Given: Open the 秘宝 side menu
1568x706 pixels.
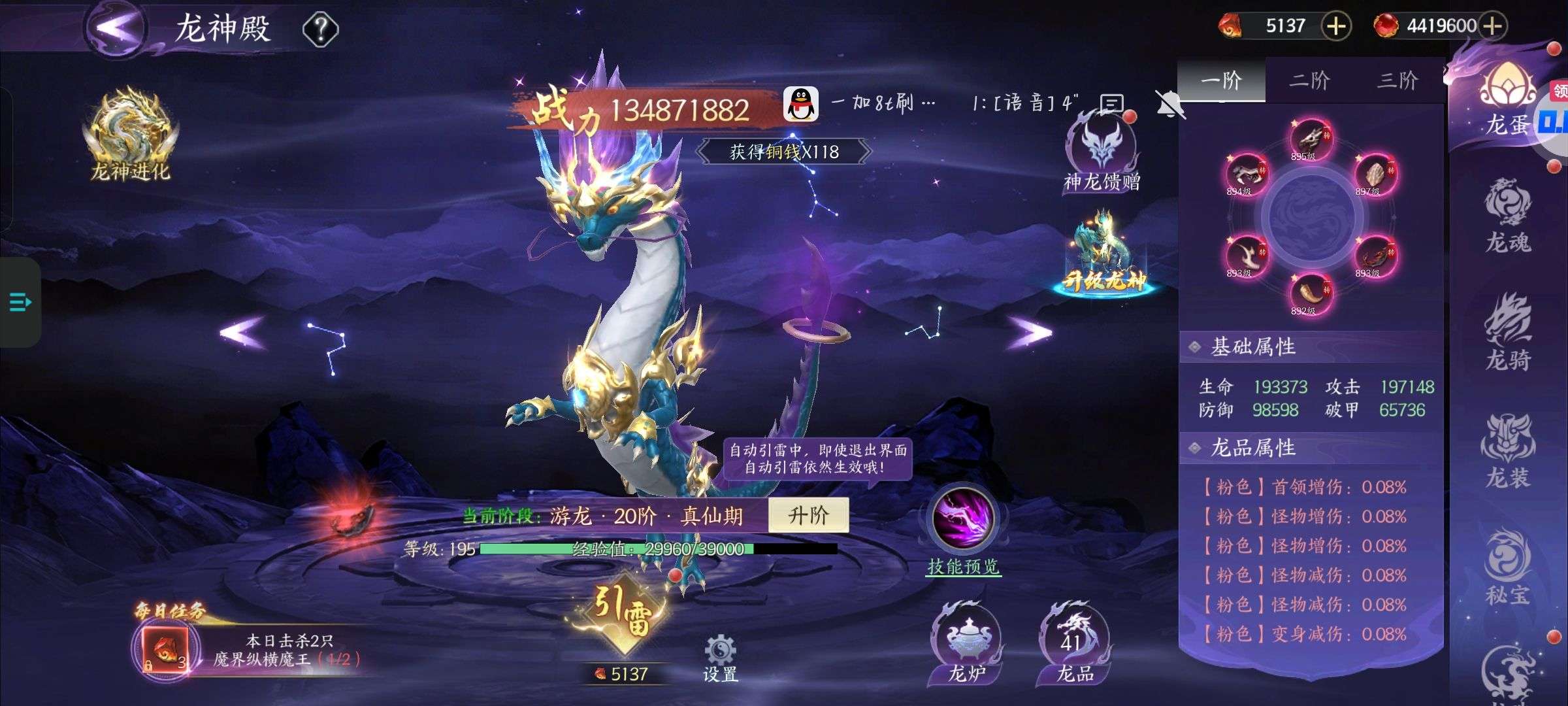Looking at the screenshot, I should (x=1508, y=567).
